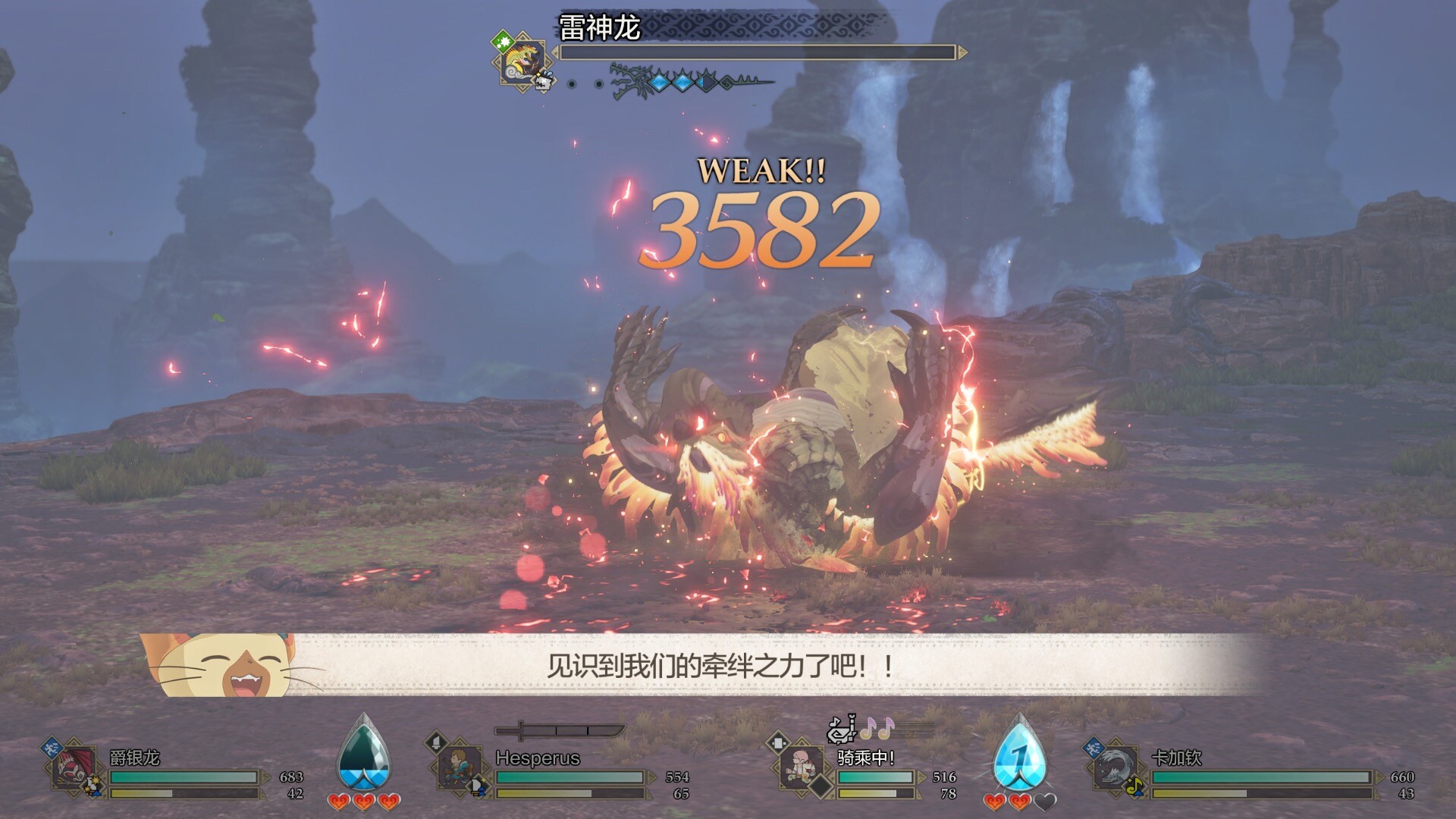The width and height of the screenshot is (1456, 819).
Task: Select the 雷神龙 enemy portrait icon
Action: [x=521, y=61]
